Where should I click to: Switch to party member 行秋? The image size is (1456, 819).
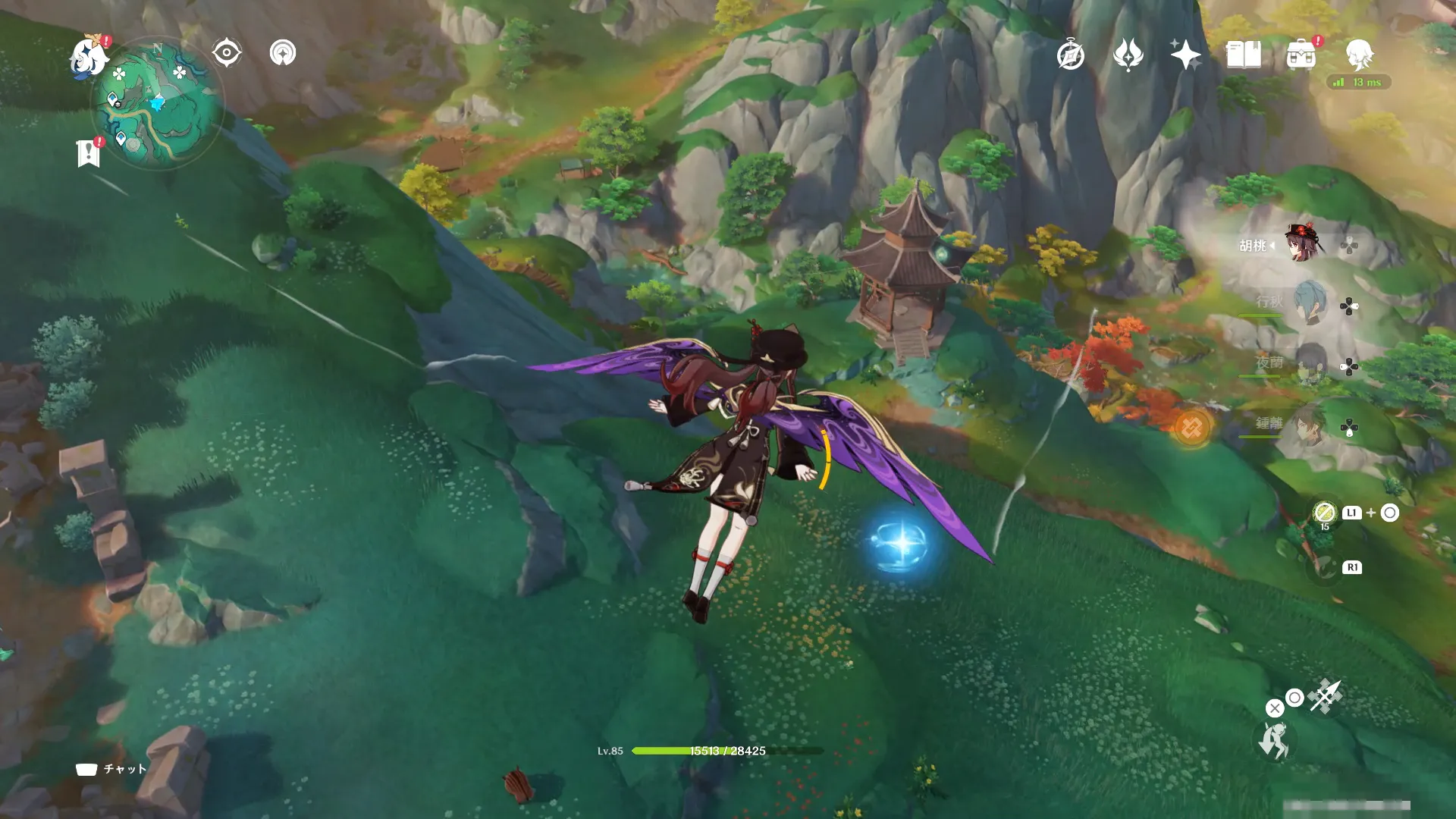tap(1309, 303)
